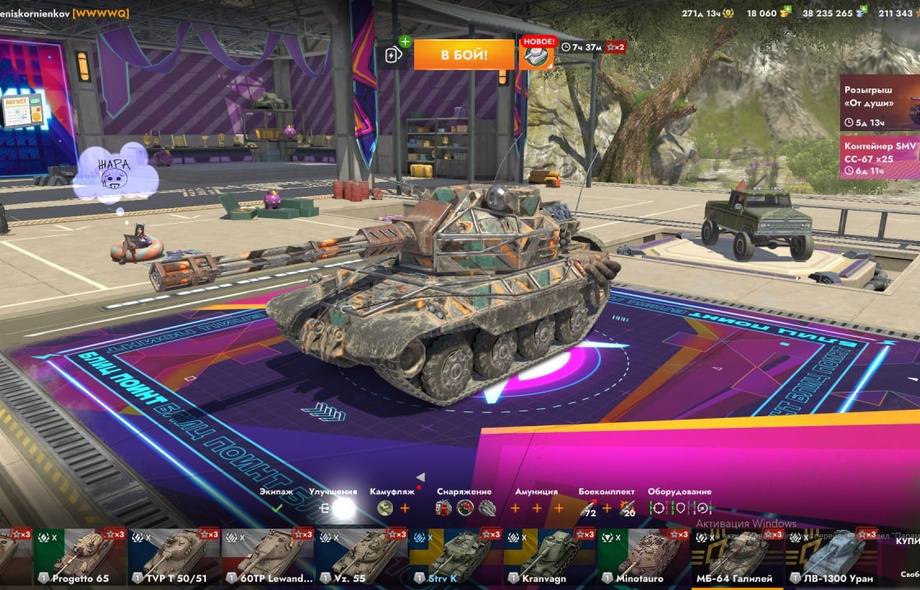The height and width of the screenshot is (590, 920).
Task: Open the calendar poster on the hangar wall
Action: coord(22,110)
